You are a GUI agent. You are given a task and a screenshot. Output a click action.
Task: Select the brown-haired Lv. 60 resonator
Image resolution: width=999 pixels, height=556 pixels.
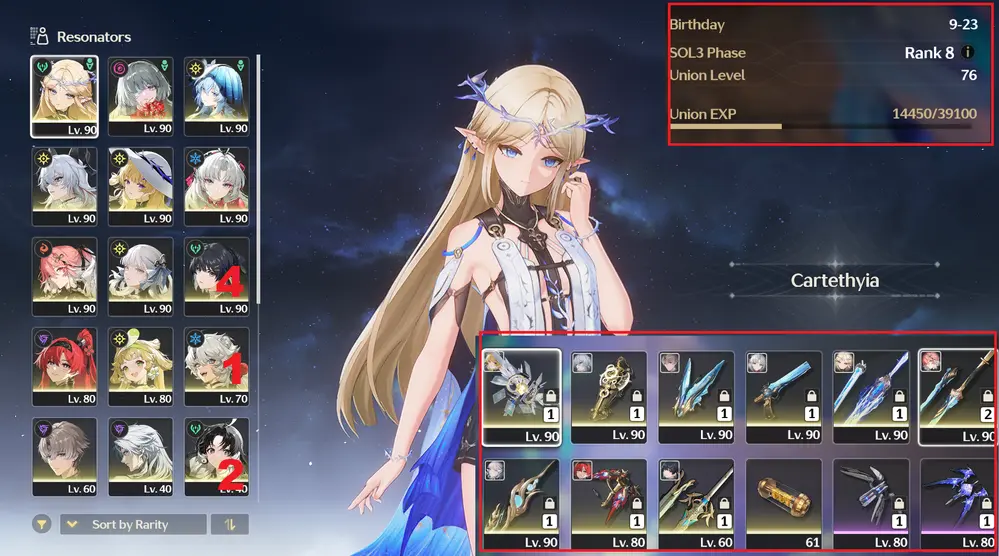(x=64, y=457)
